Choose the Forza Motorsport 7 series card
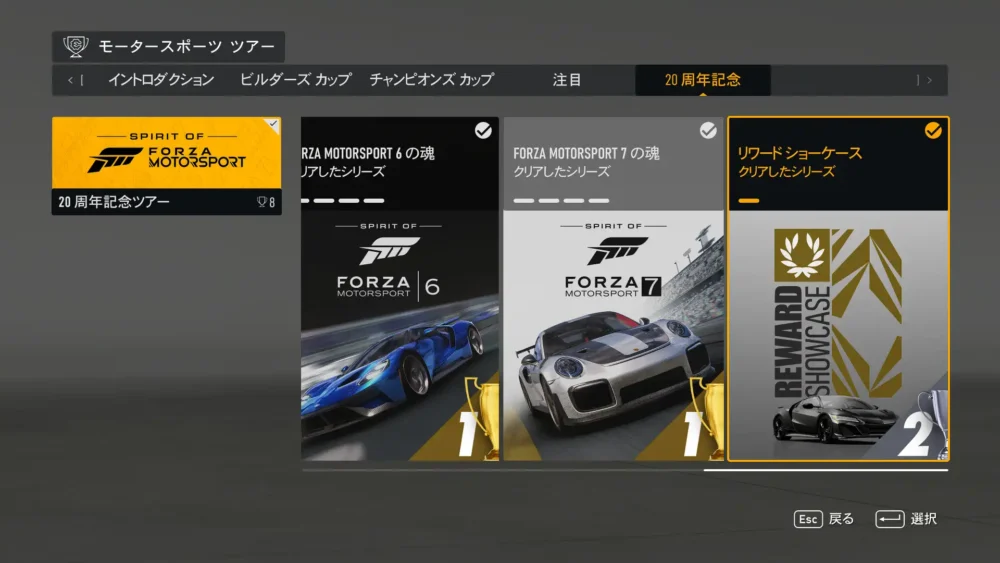Image resolution: width=1000 pixels, height=563 pixels. click(612, 290)
